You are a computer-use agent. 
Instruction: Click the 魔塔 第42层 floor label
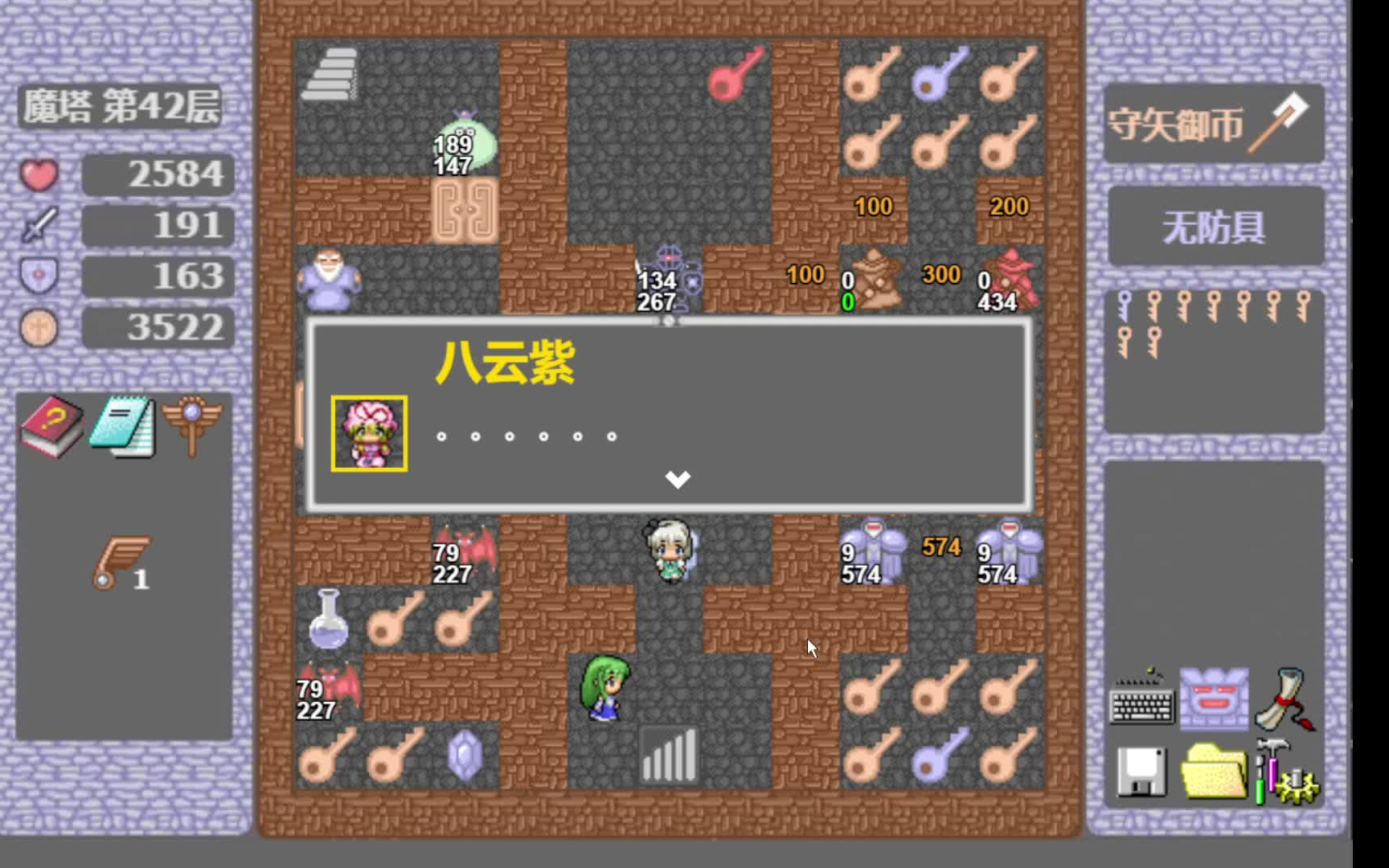coord(122,108)
